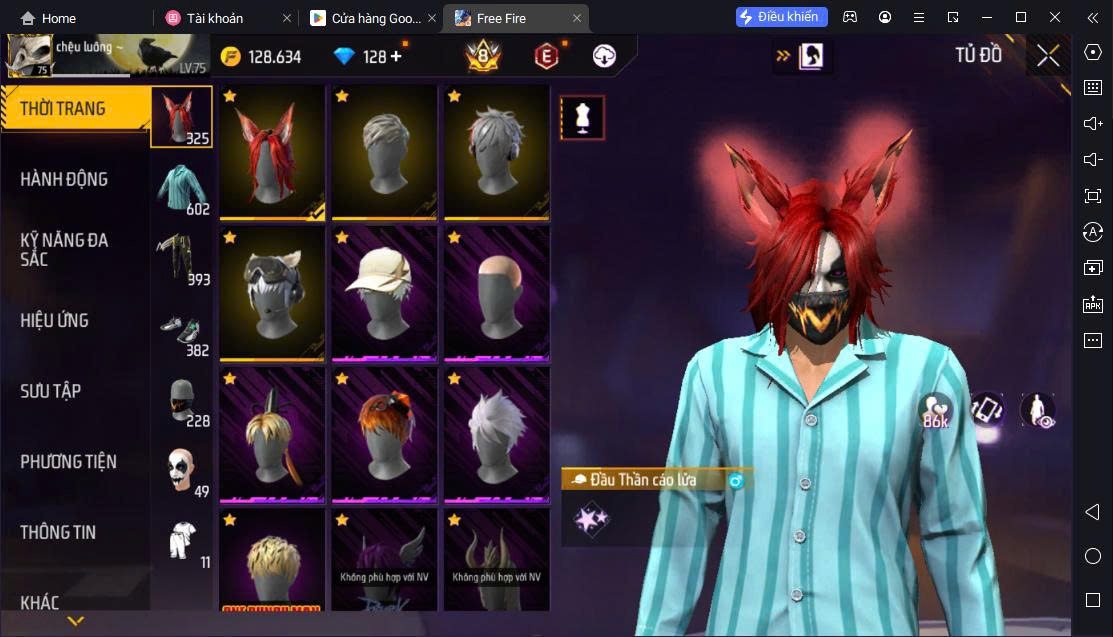Screen dimensions: 1113x637
Task: Close the TỦ ĐỒ wardrobe screen
Action: (x=1047, y=56)
